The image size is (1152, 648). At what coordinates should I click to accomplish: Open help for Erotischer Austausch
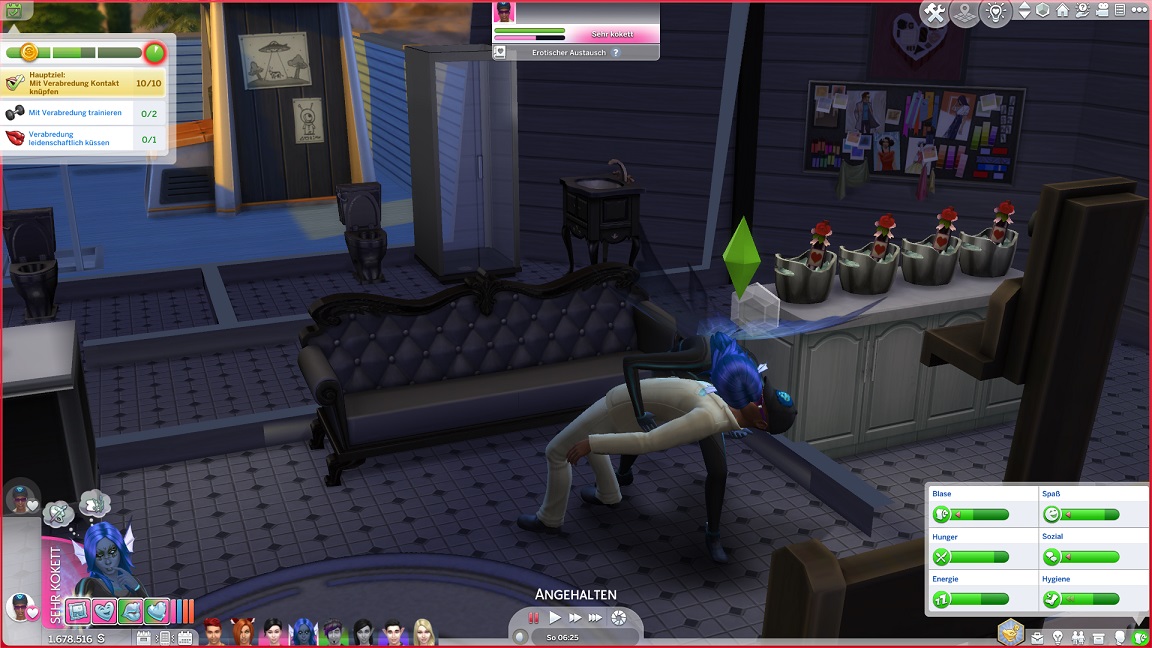[616, 52]
